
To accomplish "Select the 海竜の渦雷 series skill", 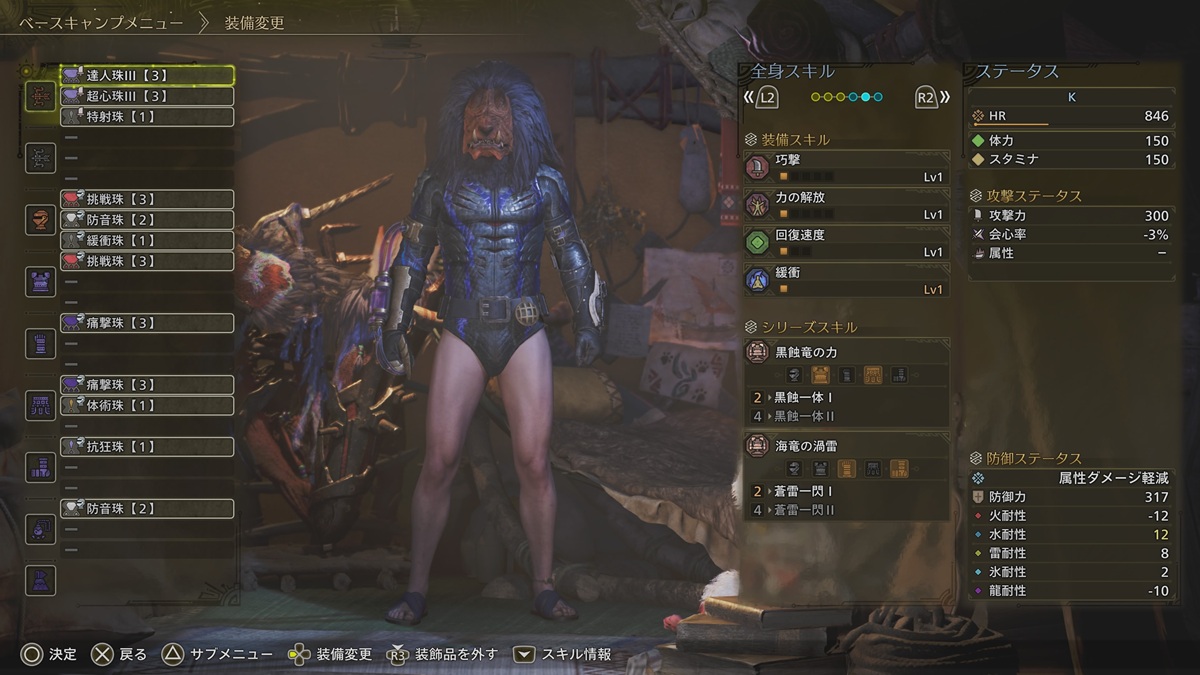I will 846,446.
